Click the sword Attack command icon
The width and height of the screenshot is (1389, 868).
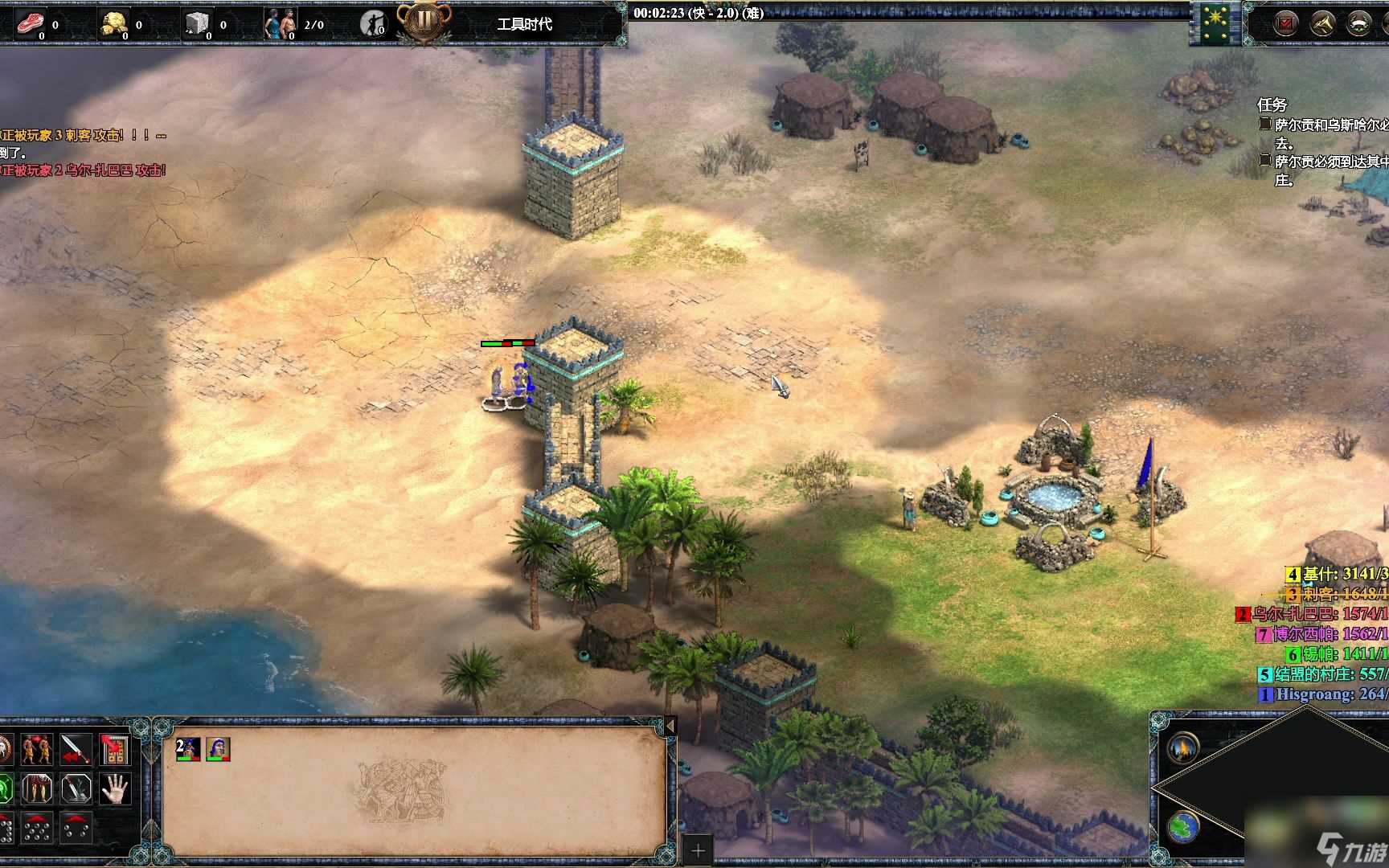tap(74, 749)
